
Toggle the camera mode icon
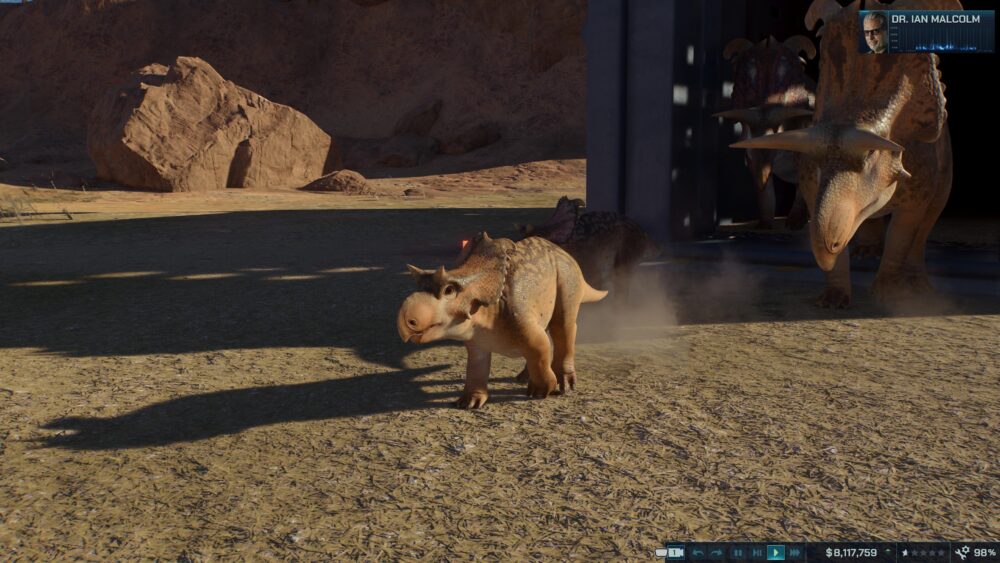point(675,553)
